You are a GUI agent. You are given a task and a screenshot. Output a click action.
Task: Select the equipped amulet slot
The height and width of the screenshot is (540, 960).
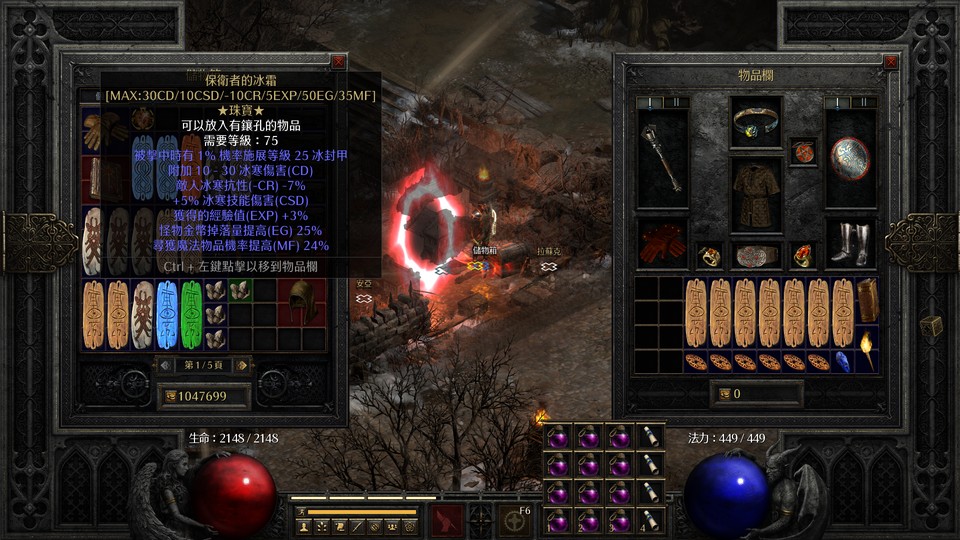(x=803, y=150)
